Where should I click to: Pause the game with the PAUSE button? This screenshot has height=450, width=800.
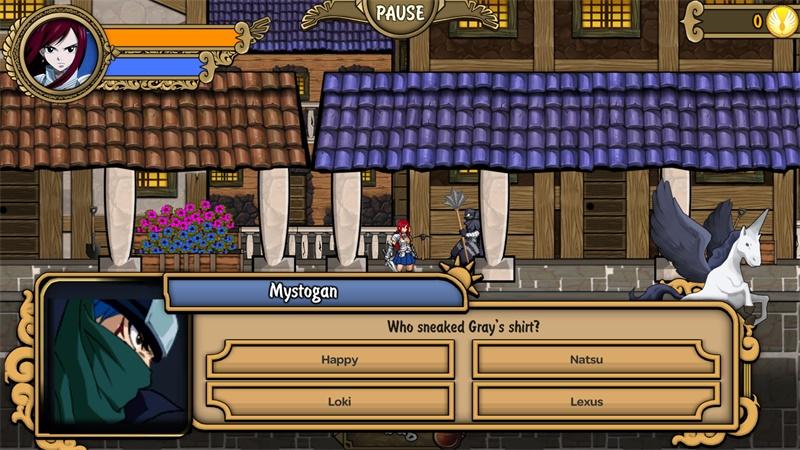coord(400,14)
